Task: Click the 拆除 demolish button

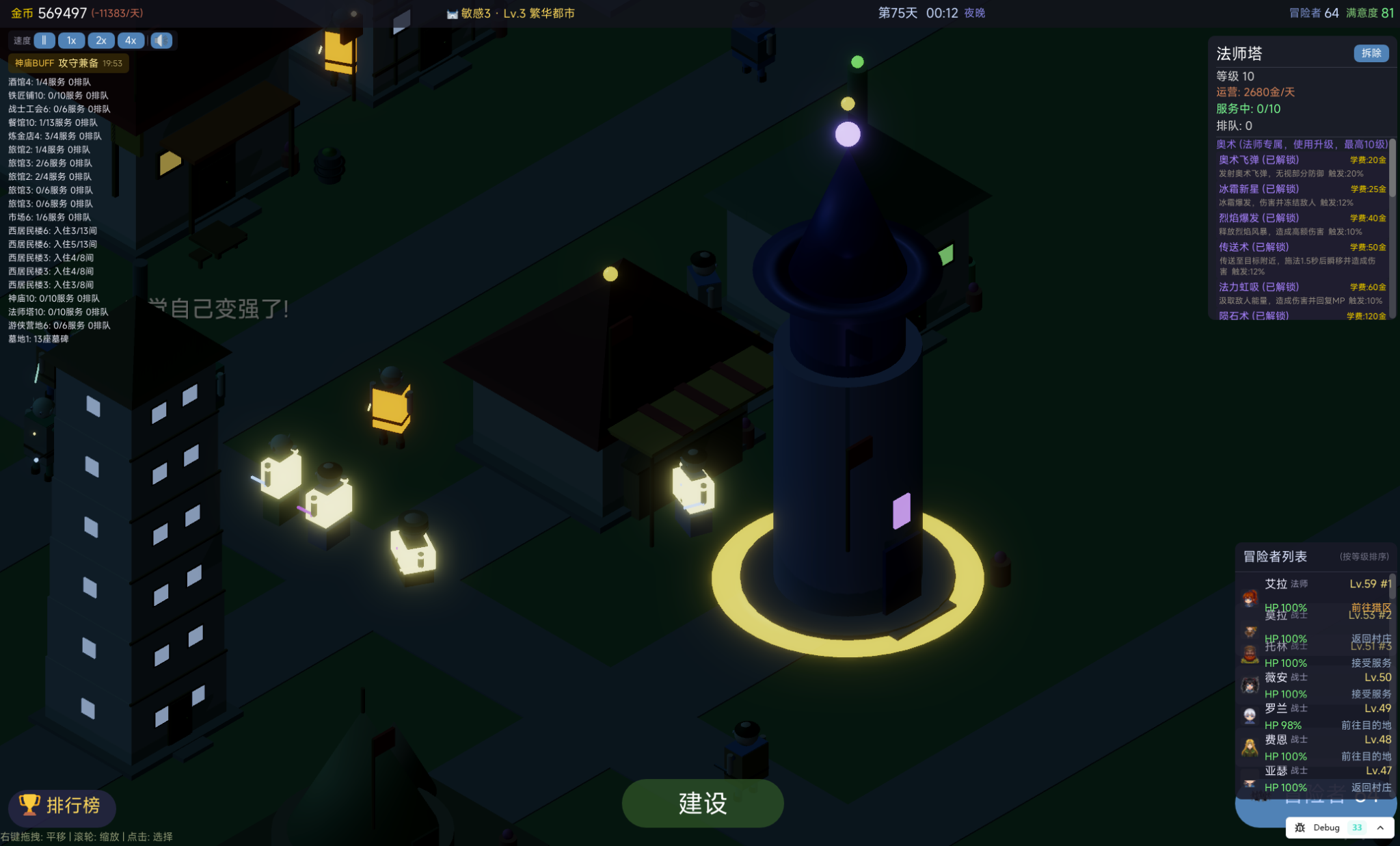Action: point(1371,53)
